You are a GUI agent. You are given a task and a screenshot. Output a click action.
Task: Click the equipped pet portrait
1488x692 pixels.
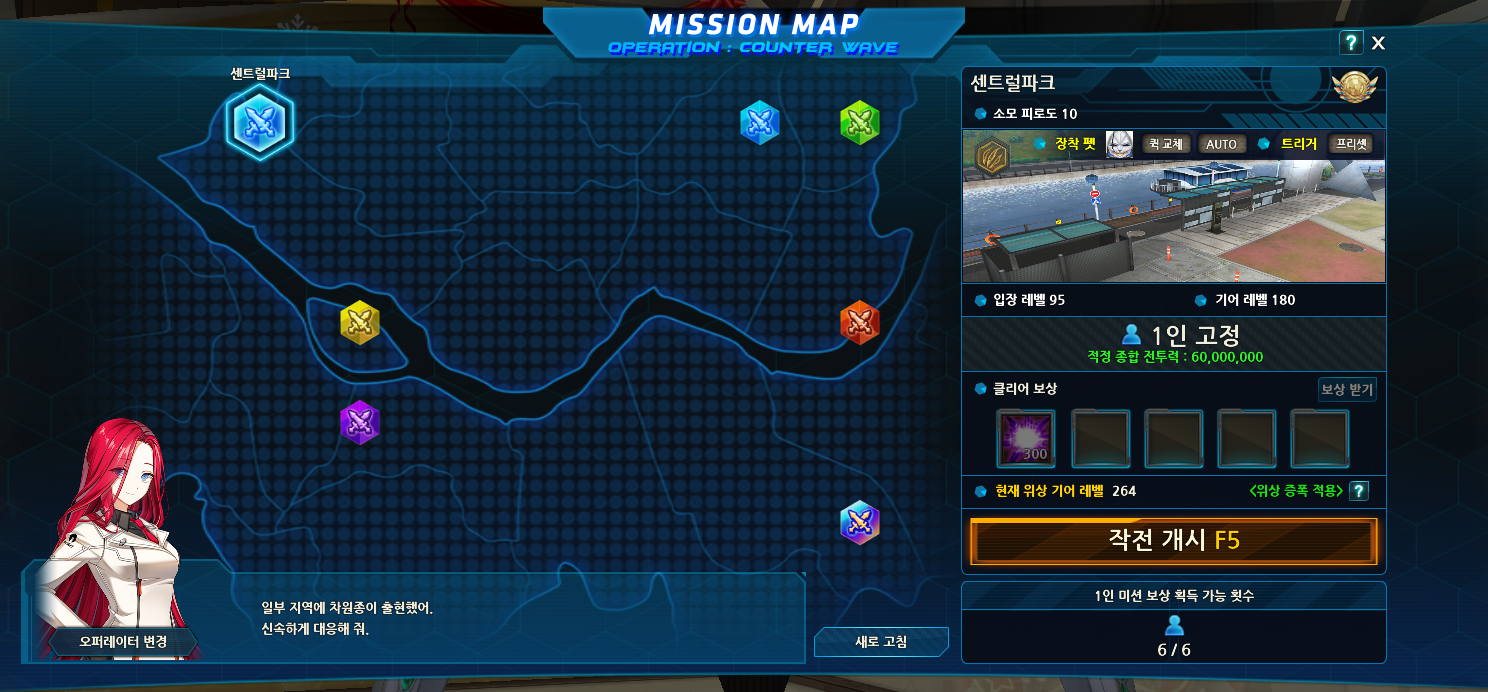pos(1119,144)
